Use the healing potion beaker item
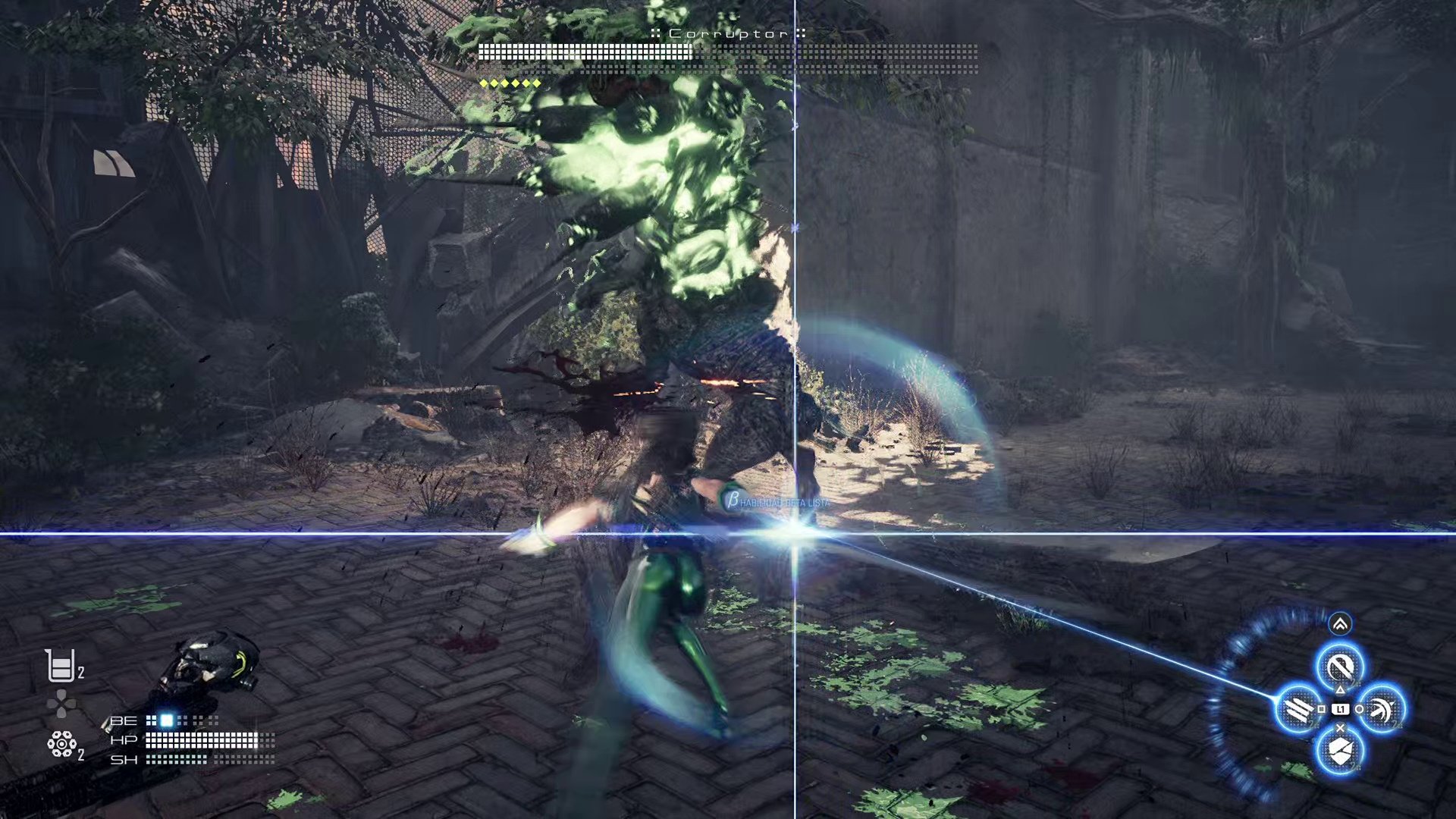 (60, 667)
